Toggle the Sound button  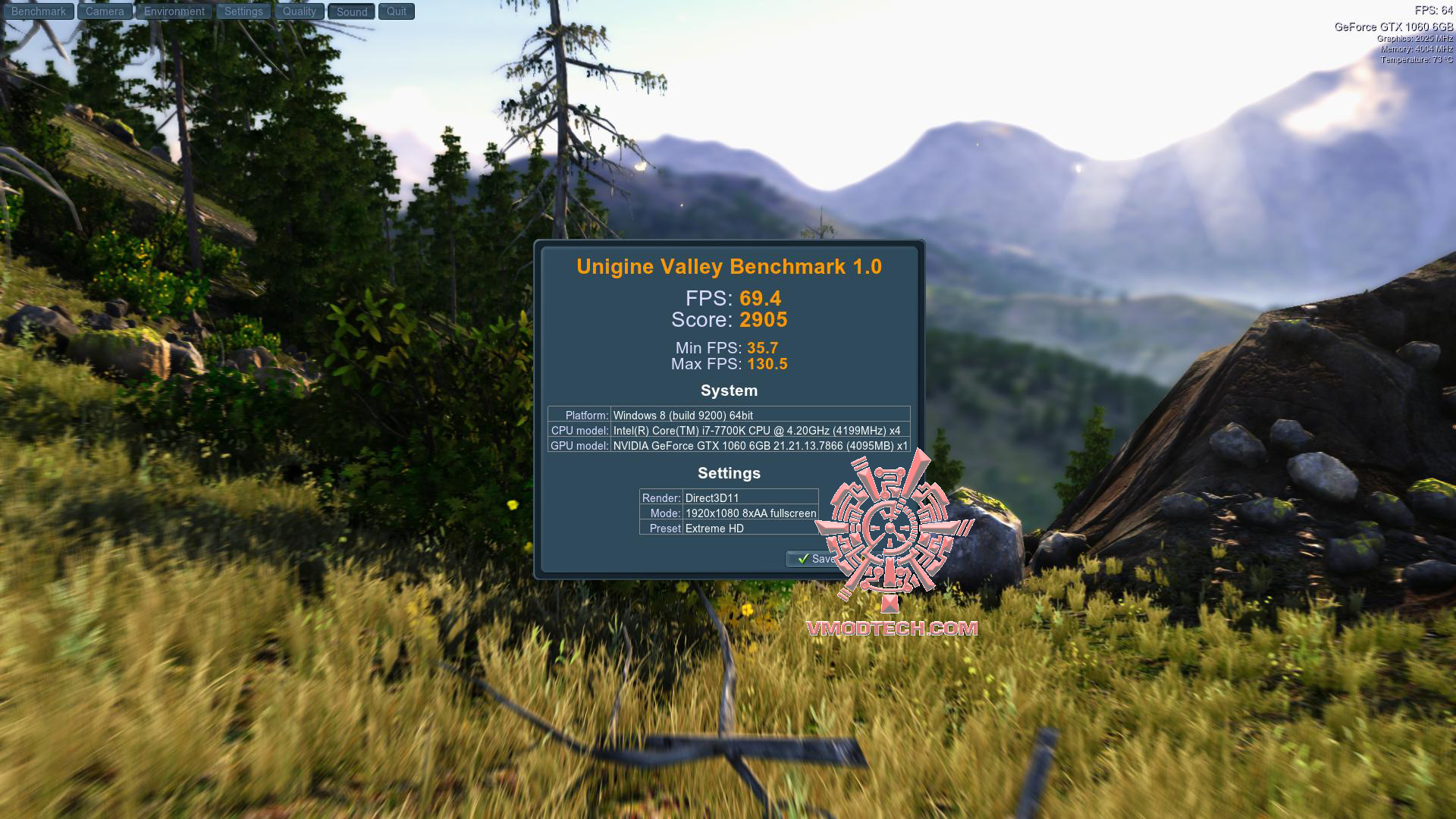(x=352, y=11)
